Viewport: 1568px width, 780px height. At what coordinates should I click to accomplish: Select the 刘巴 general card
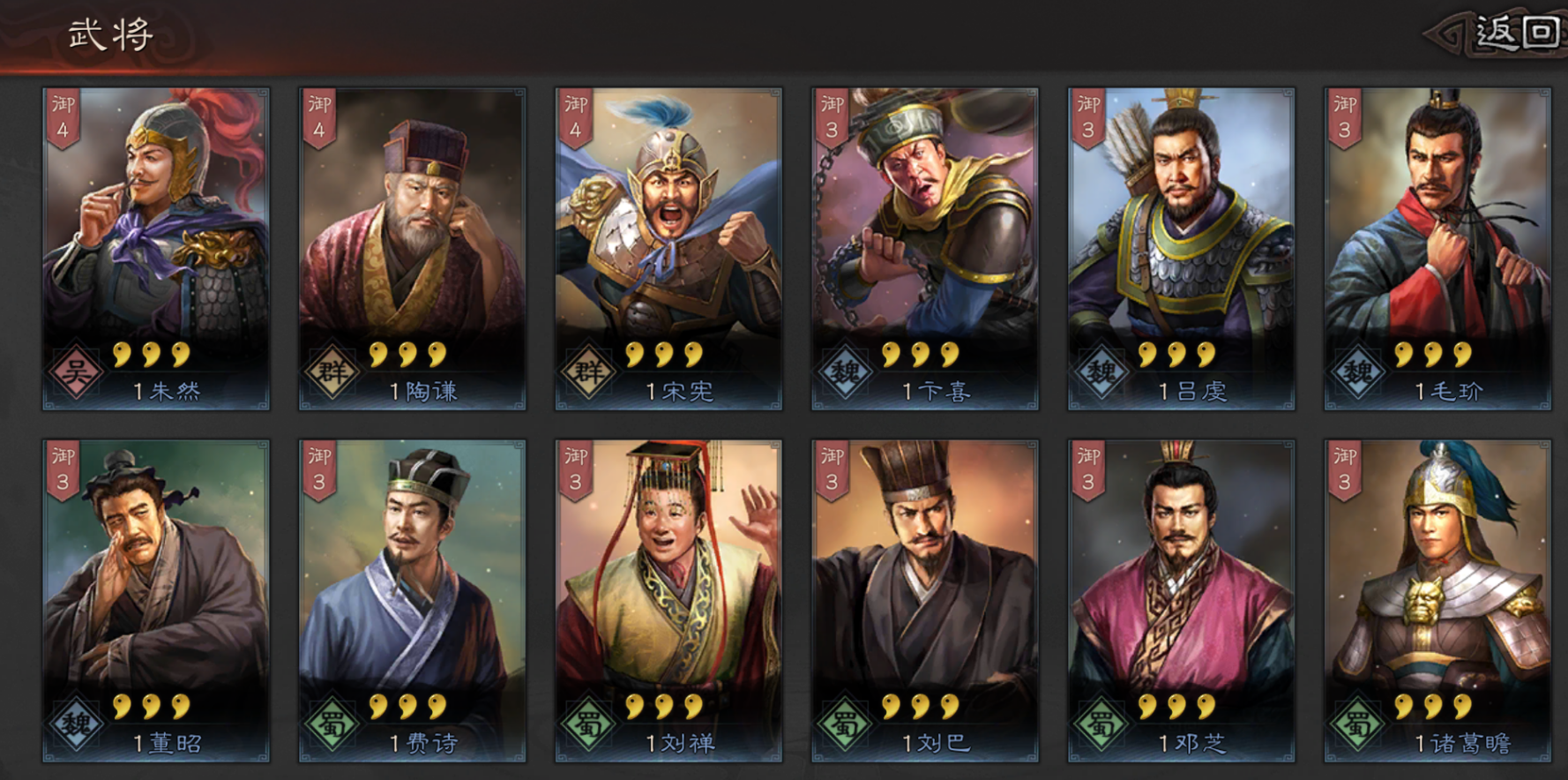[924, 600]
